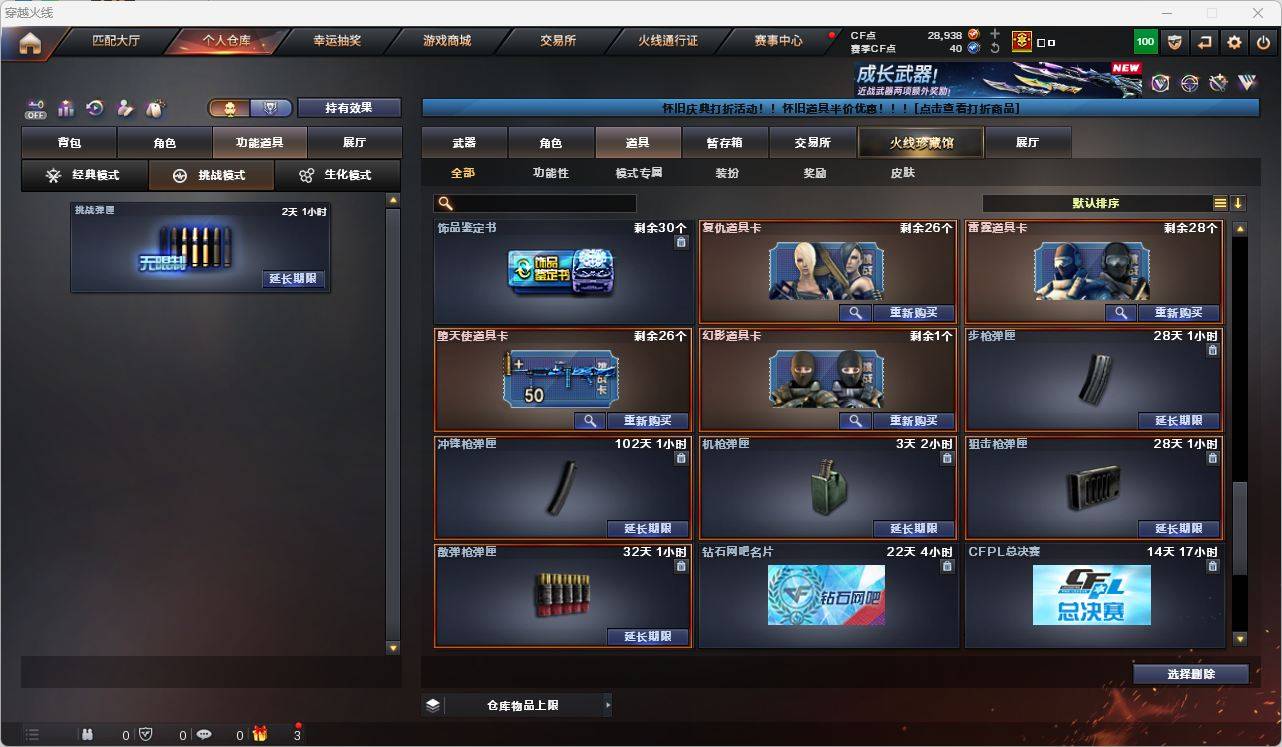The height and width of the screenshot is (747, 1282).
Task: Open the settings gear icon
Action: click(x=1233, y=41)
